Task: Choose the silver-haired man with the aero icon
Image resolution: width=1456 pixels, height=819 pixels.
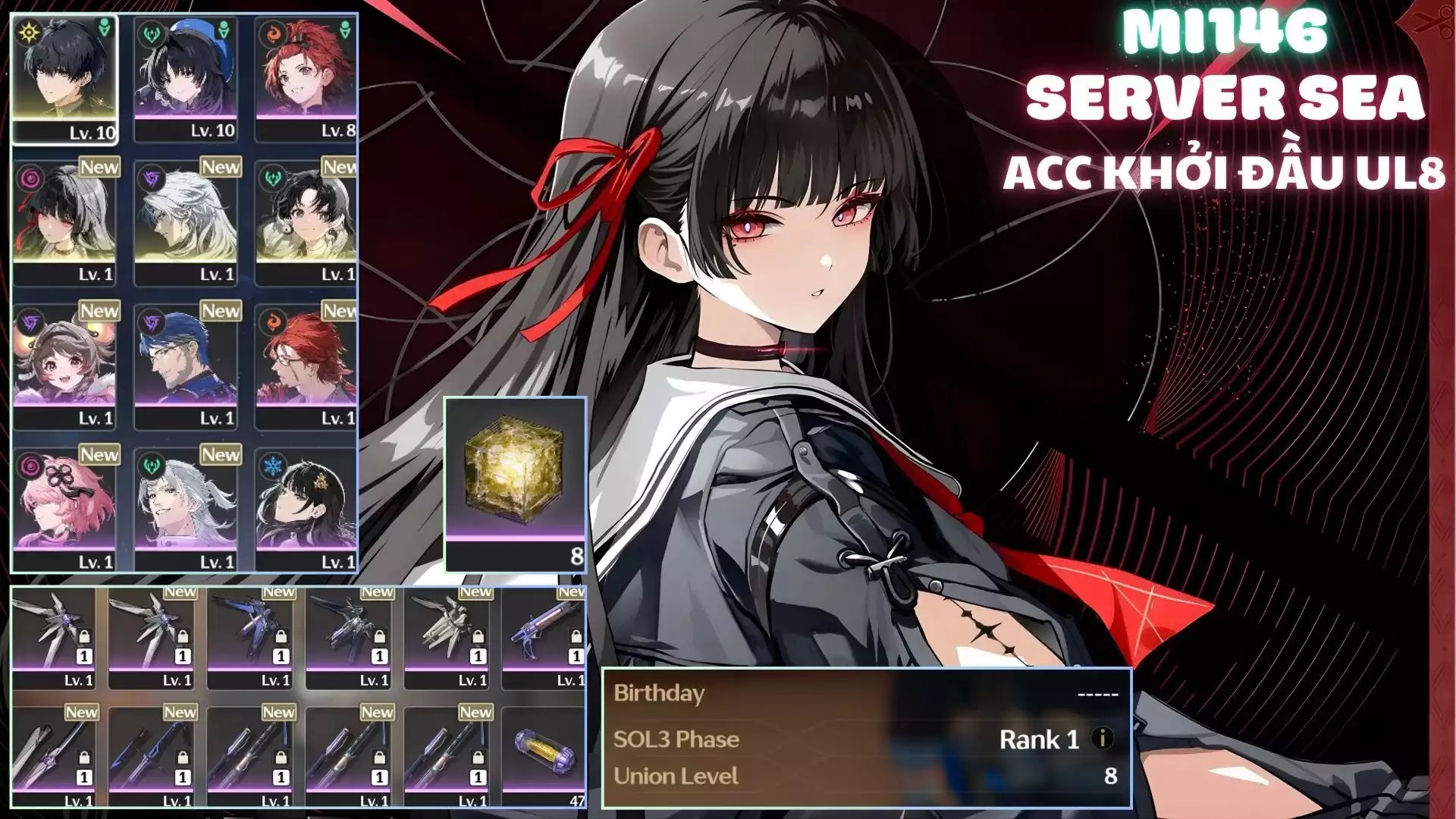Action: pos(186,510)
